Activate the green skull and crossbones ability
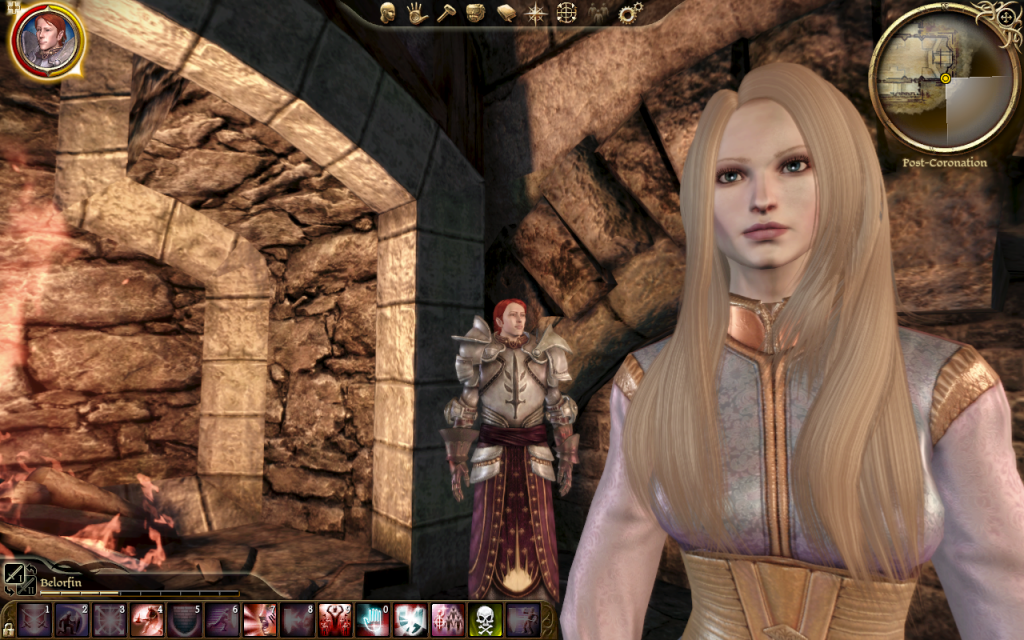 click(x=485, y=620)
